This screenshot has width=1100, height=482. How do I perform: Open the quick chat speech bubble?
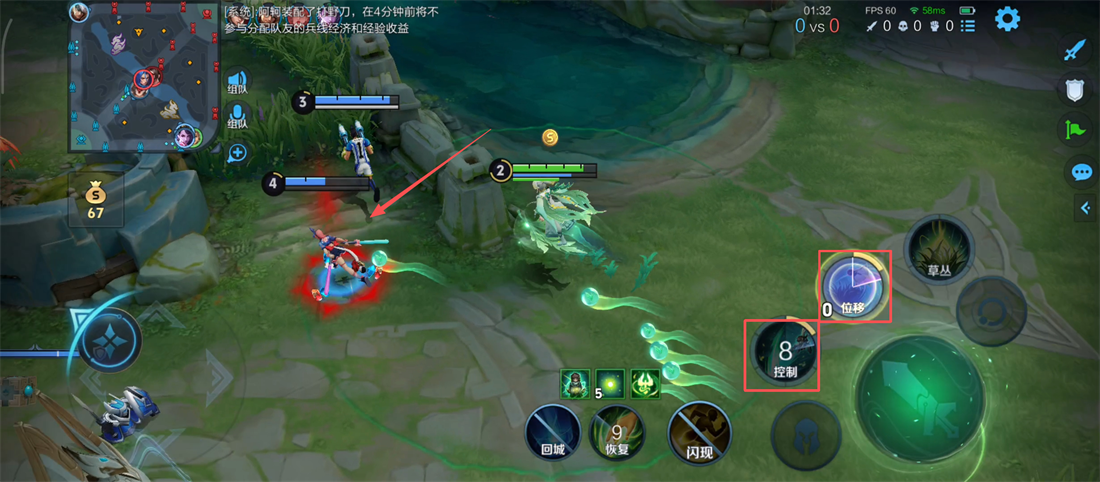[x=1080, y=172]
